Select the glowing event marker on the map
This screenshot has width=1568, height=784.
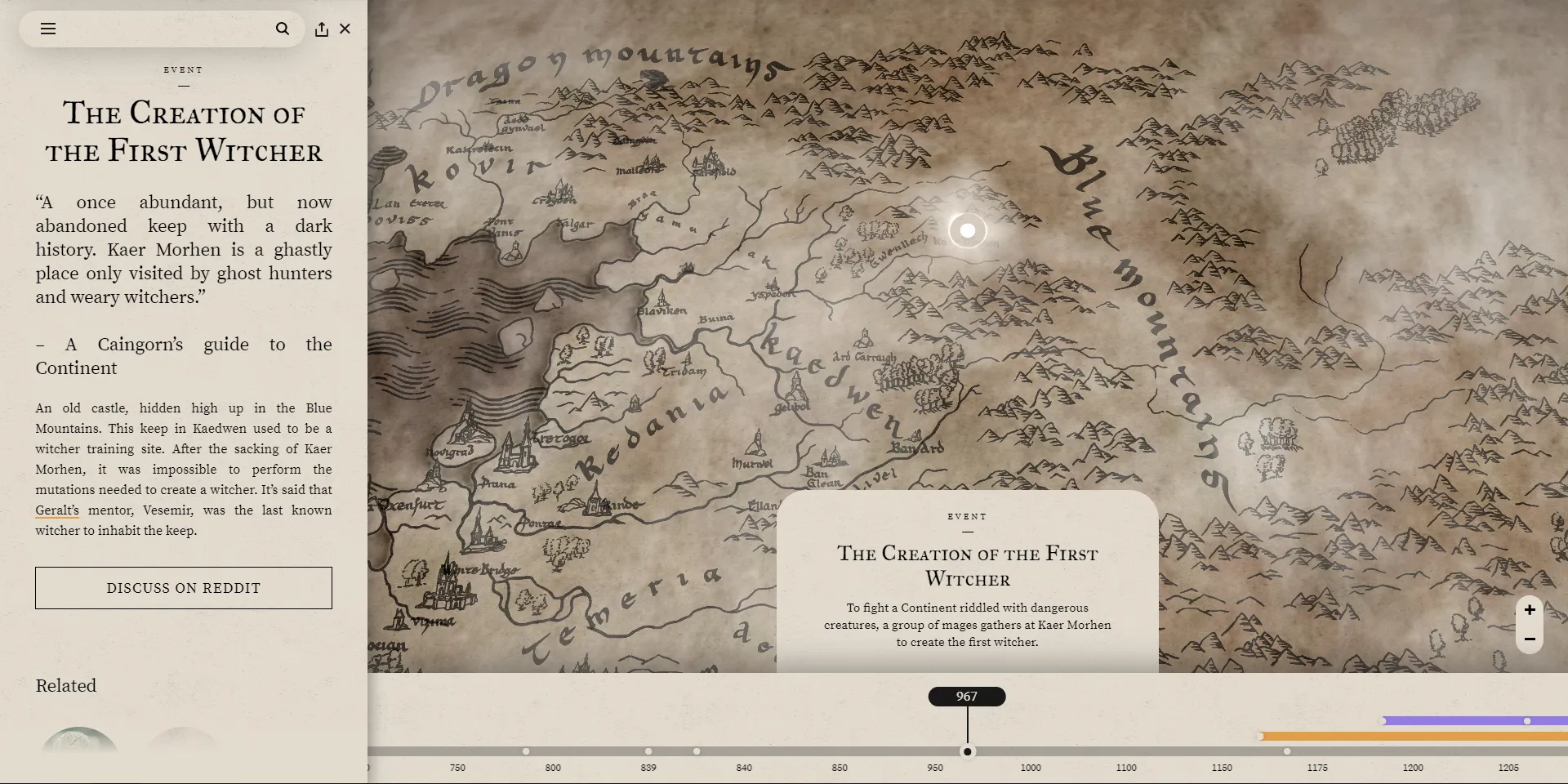click(x=968, y=231)
